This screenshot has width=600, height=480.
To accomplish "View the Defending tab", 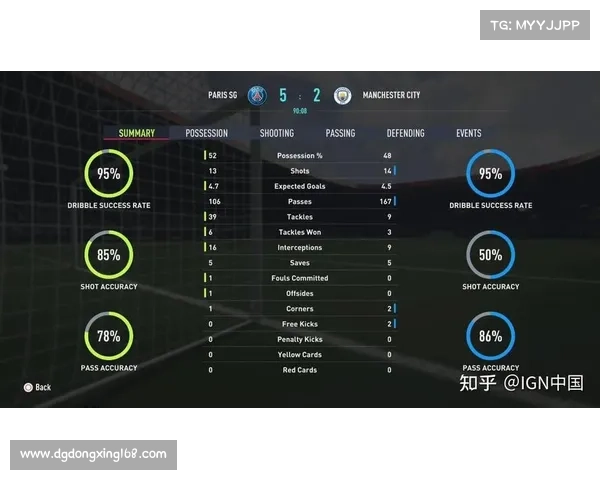I will pyautogui.click(x=405, y=133).
